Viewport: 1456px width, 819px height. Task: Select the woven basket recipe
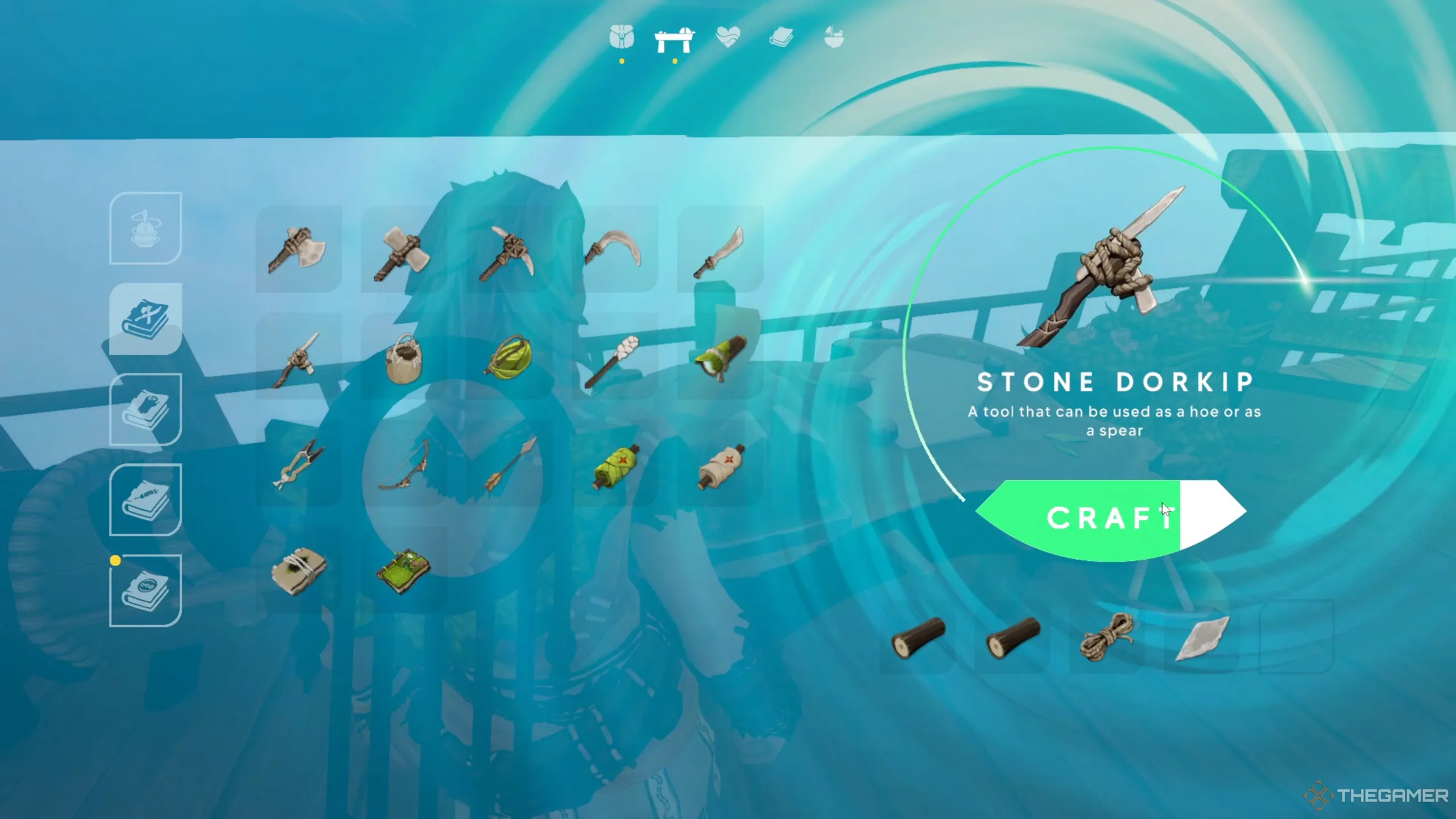(x=403, y=358)
